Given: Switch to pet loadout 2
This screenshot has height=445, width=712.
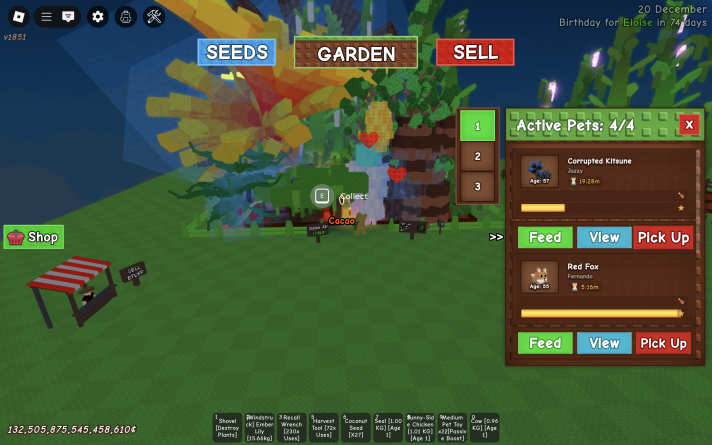Looking at the screenshot, I should [x=478, y=156].
